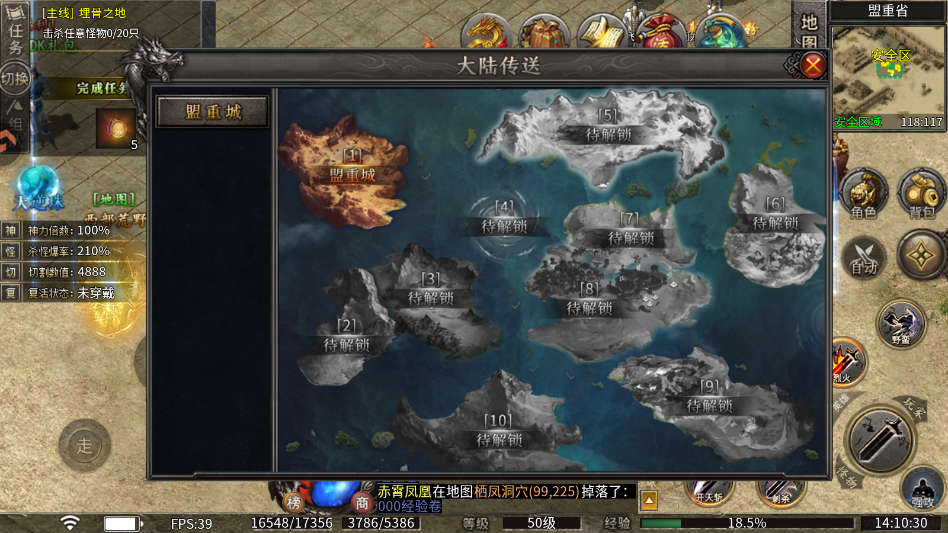Close the 大陆传送 teleport window

pos(814,66)
